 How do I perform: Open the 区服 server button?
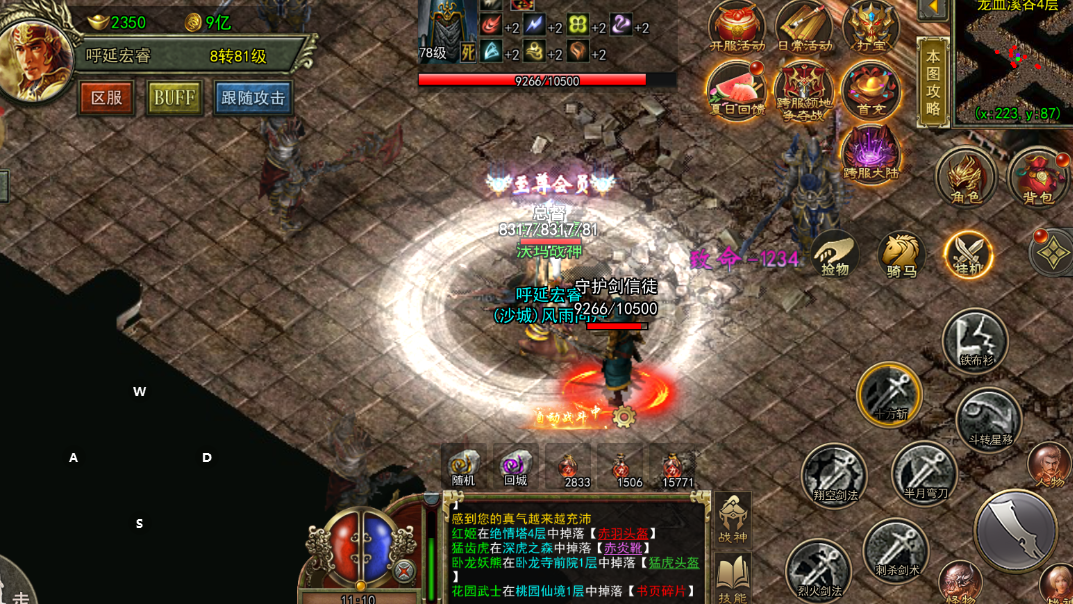pos(106,98)
